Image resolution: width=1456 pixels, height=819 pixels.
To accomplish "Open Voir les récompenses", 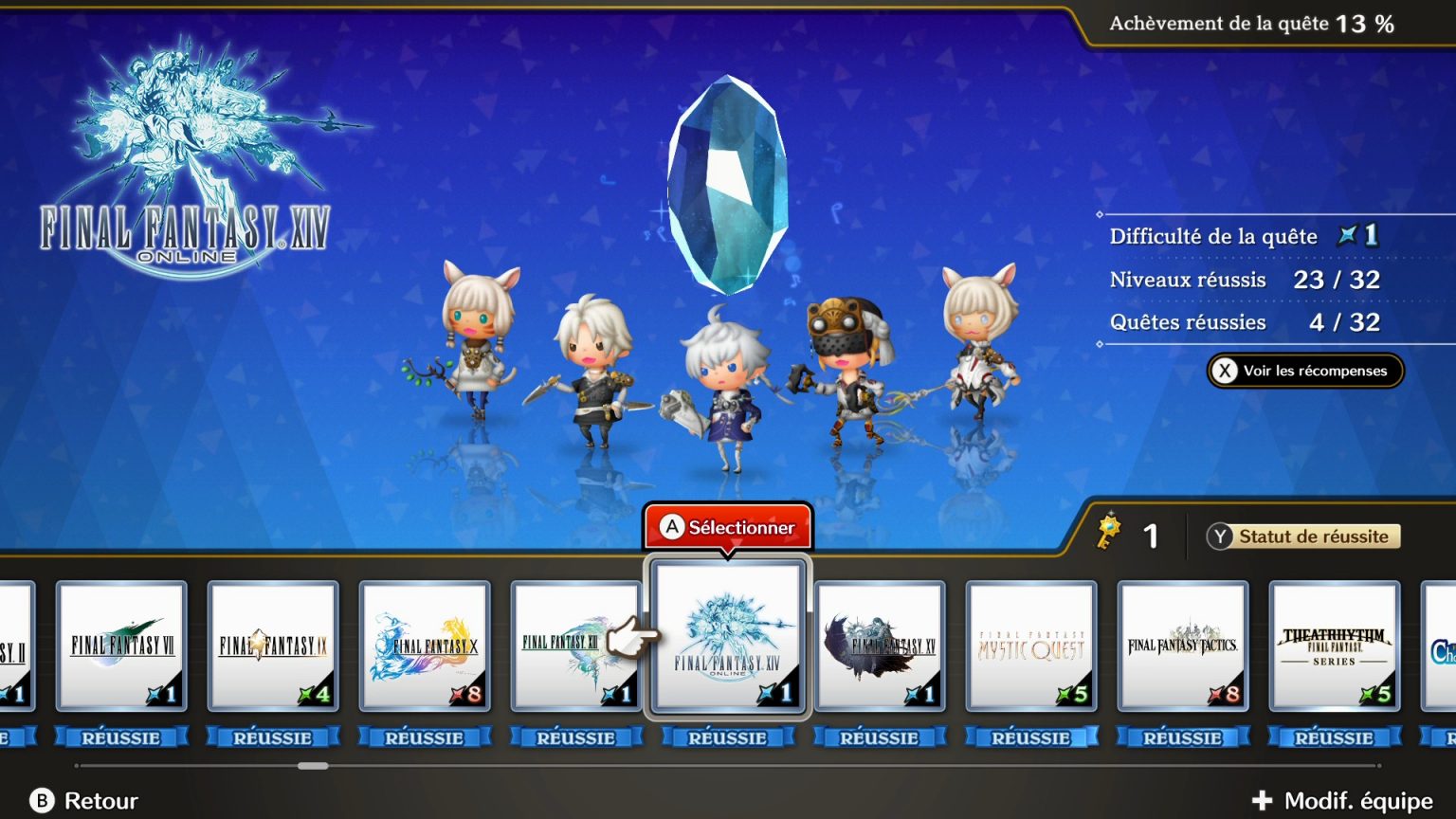I will tap(1303, 371).
